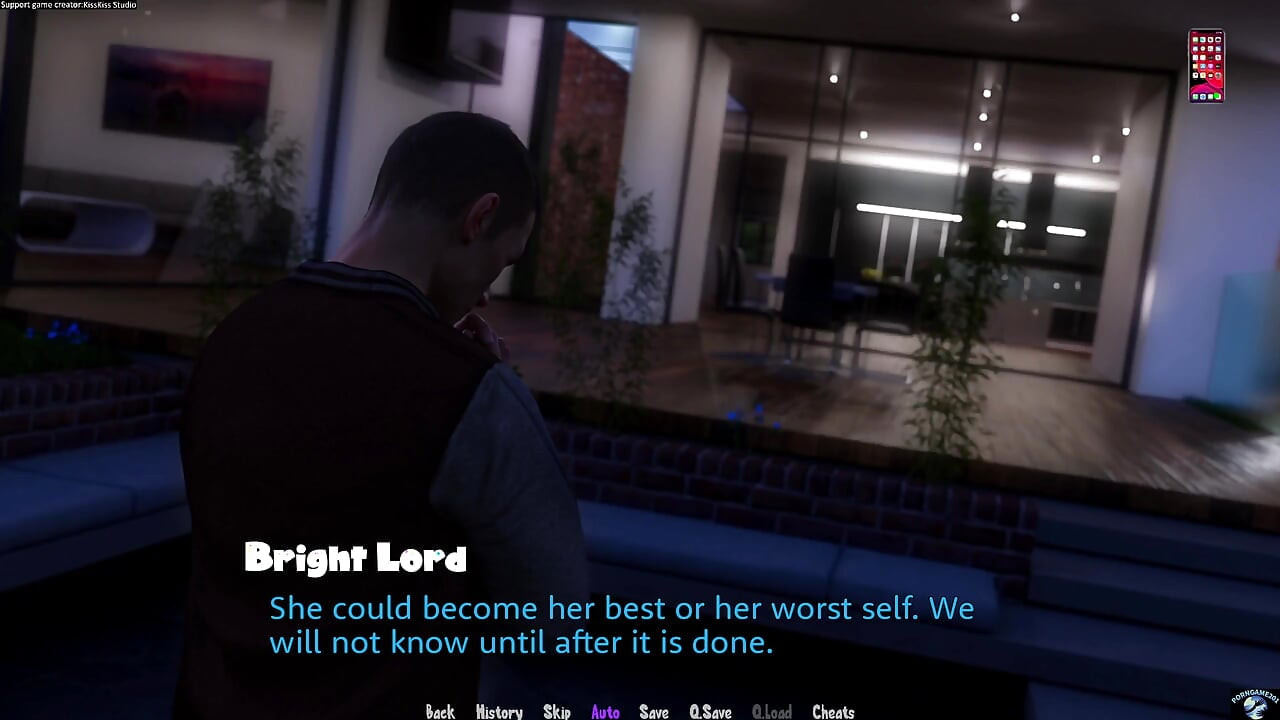This screenshot has height=720, width=1280.
Task: Click Q.Load to restore quick save
Action: pyautogui.click(x=772, y=711)
